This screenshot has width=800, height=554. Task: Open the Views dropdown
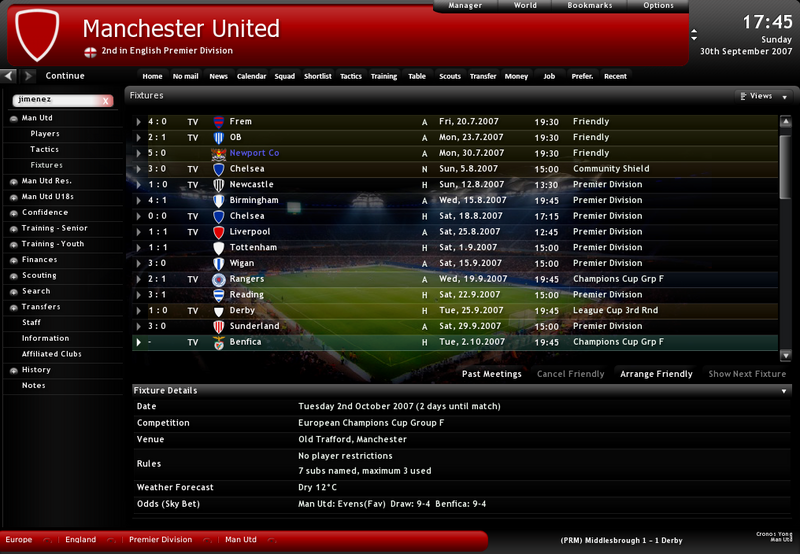[759, 96]
